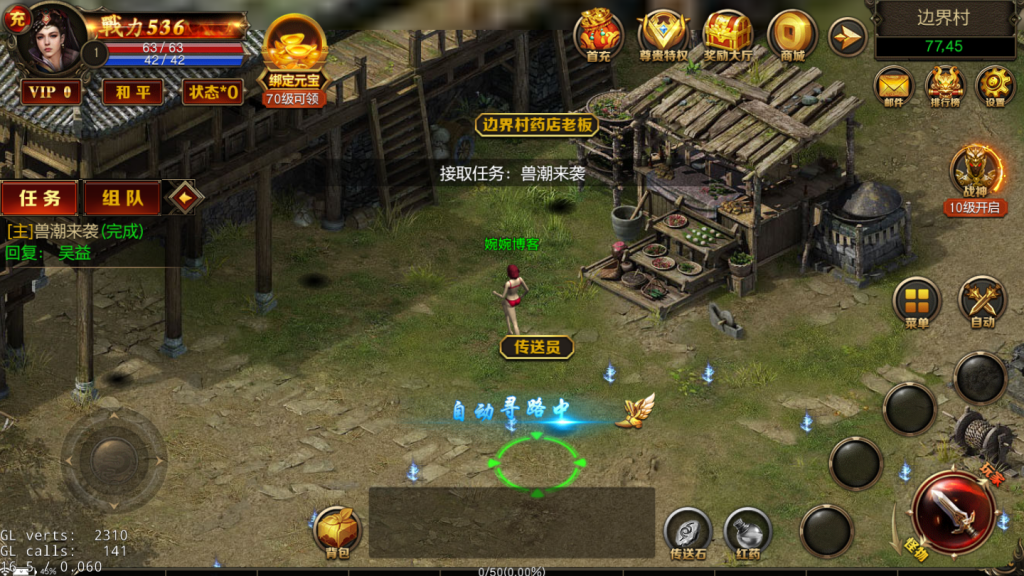
Task: Select the 兽潮来袭 completed quest entry
Action: (76, 231)
